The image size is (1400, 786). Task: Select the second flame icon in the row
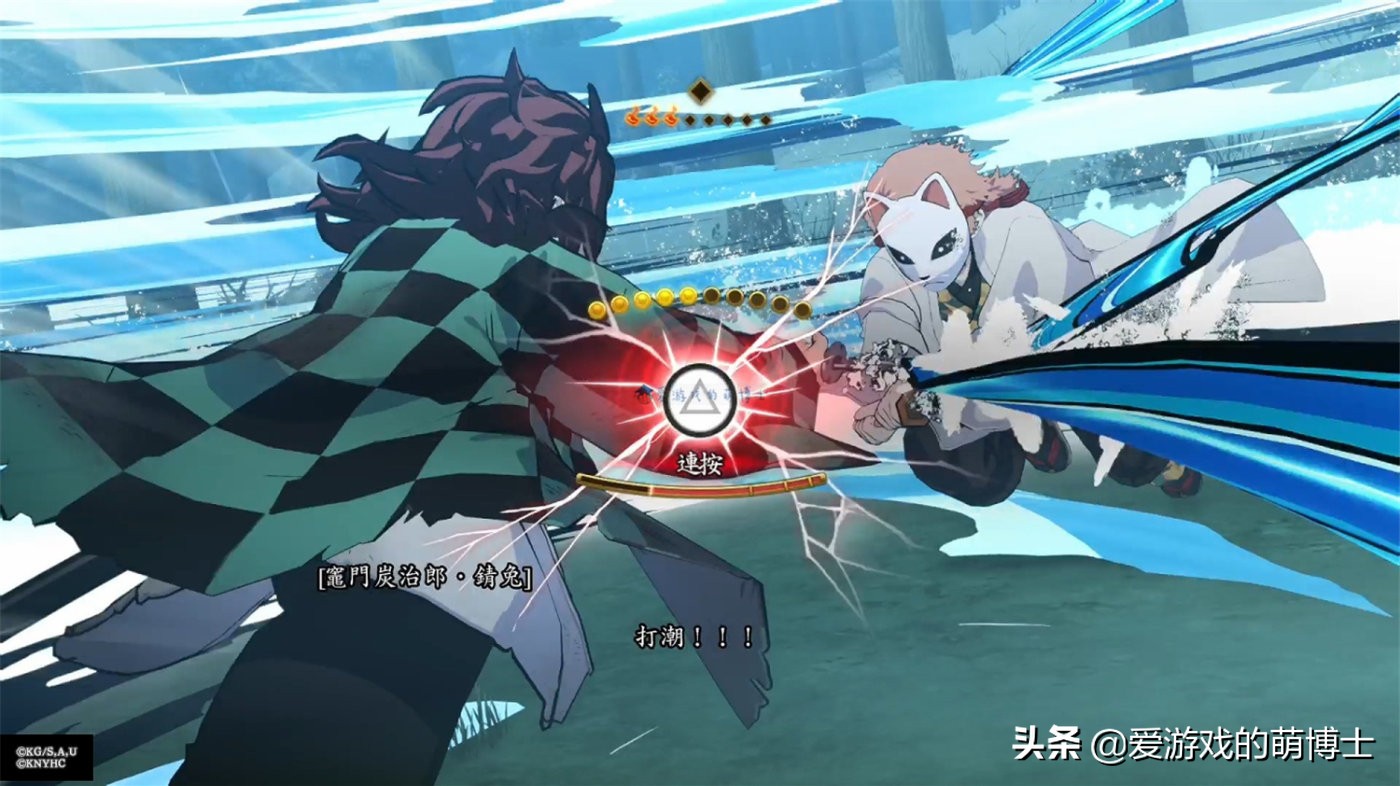[651, 117]
